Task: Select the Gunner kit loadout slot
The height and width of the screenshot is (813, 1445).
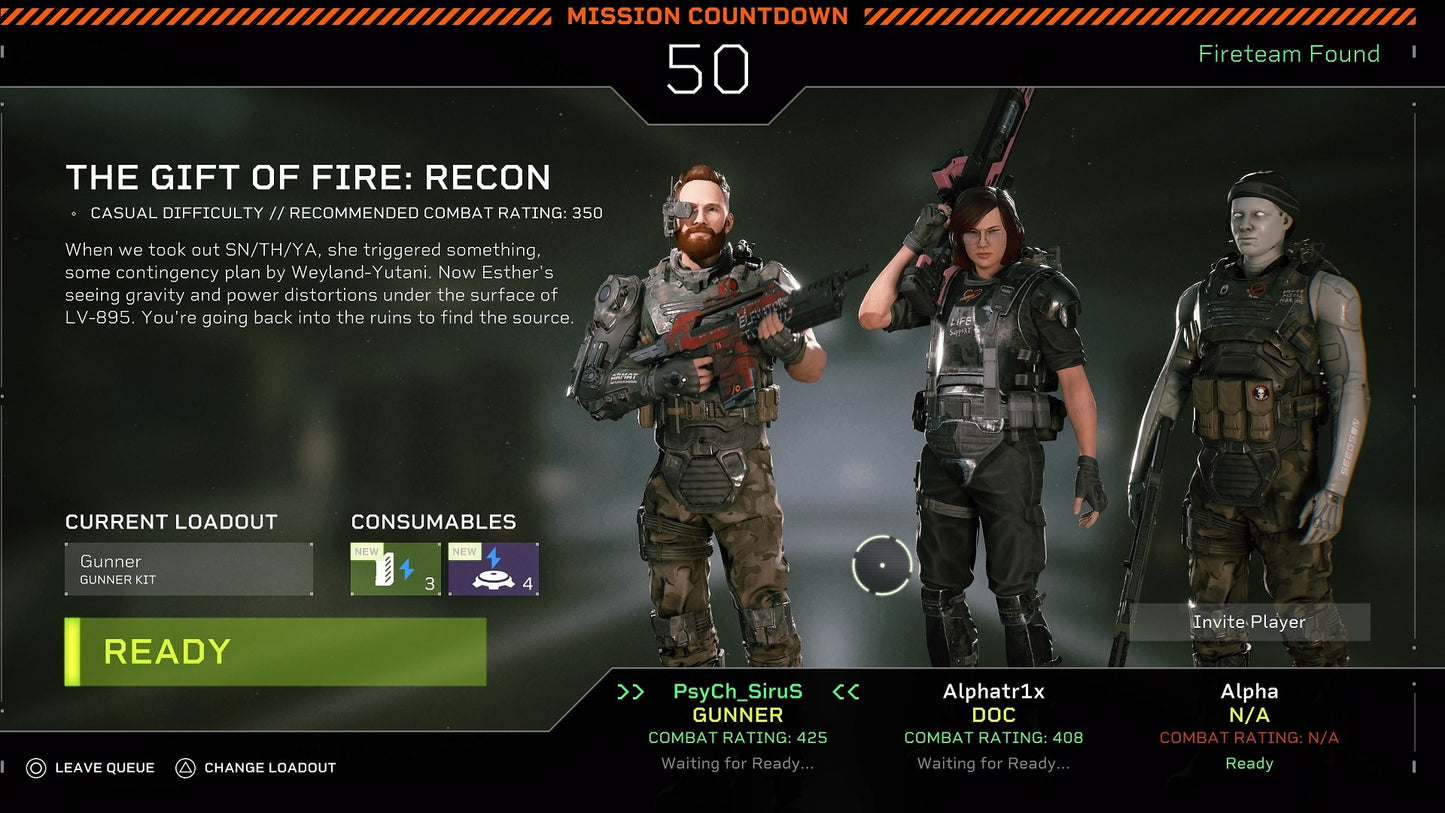Action: (x=188, y=568)
